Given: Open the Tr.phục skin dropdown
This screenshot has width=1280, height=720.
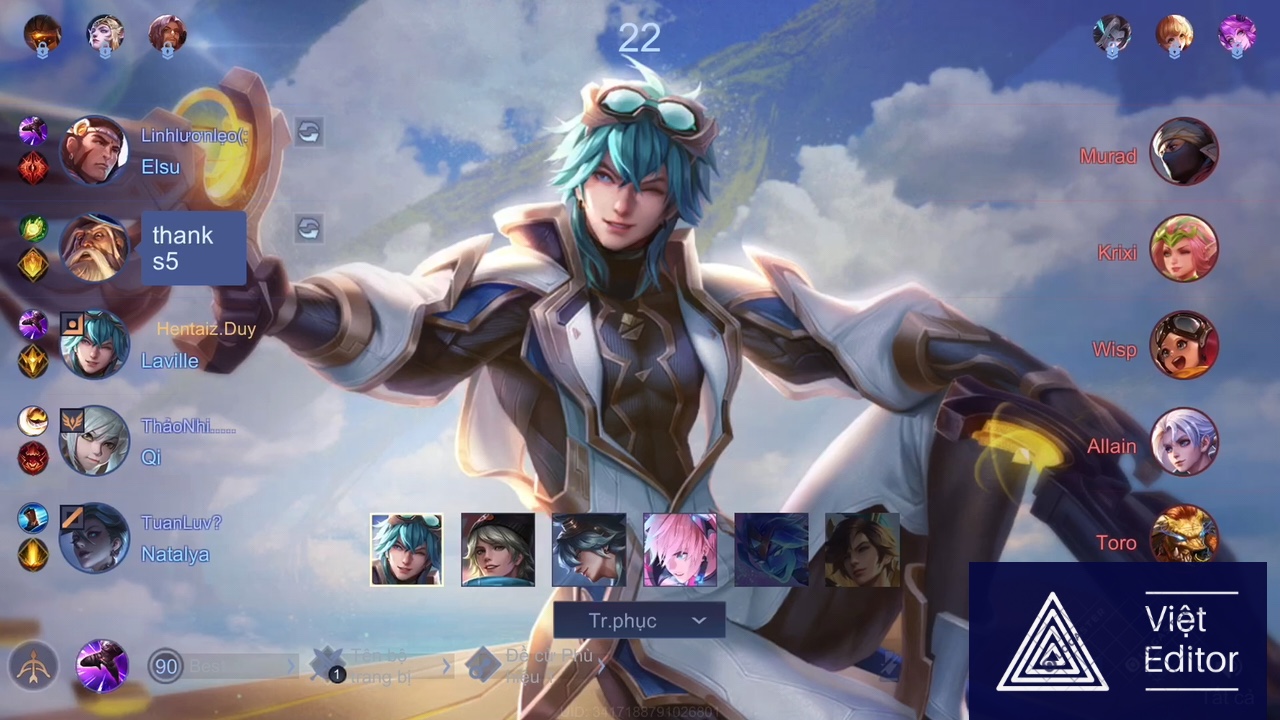Looking at the screenshot, I should coord(638,621).
